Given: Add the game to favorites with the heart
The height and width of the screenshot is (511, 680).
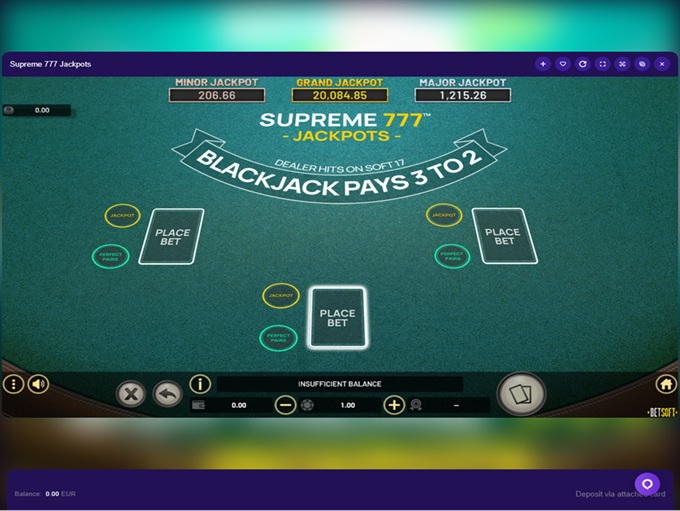Looking at the screenshot, I should (563, 64).
